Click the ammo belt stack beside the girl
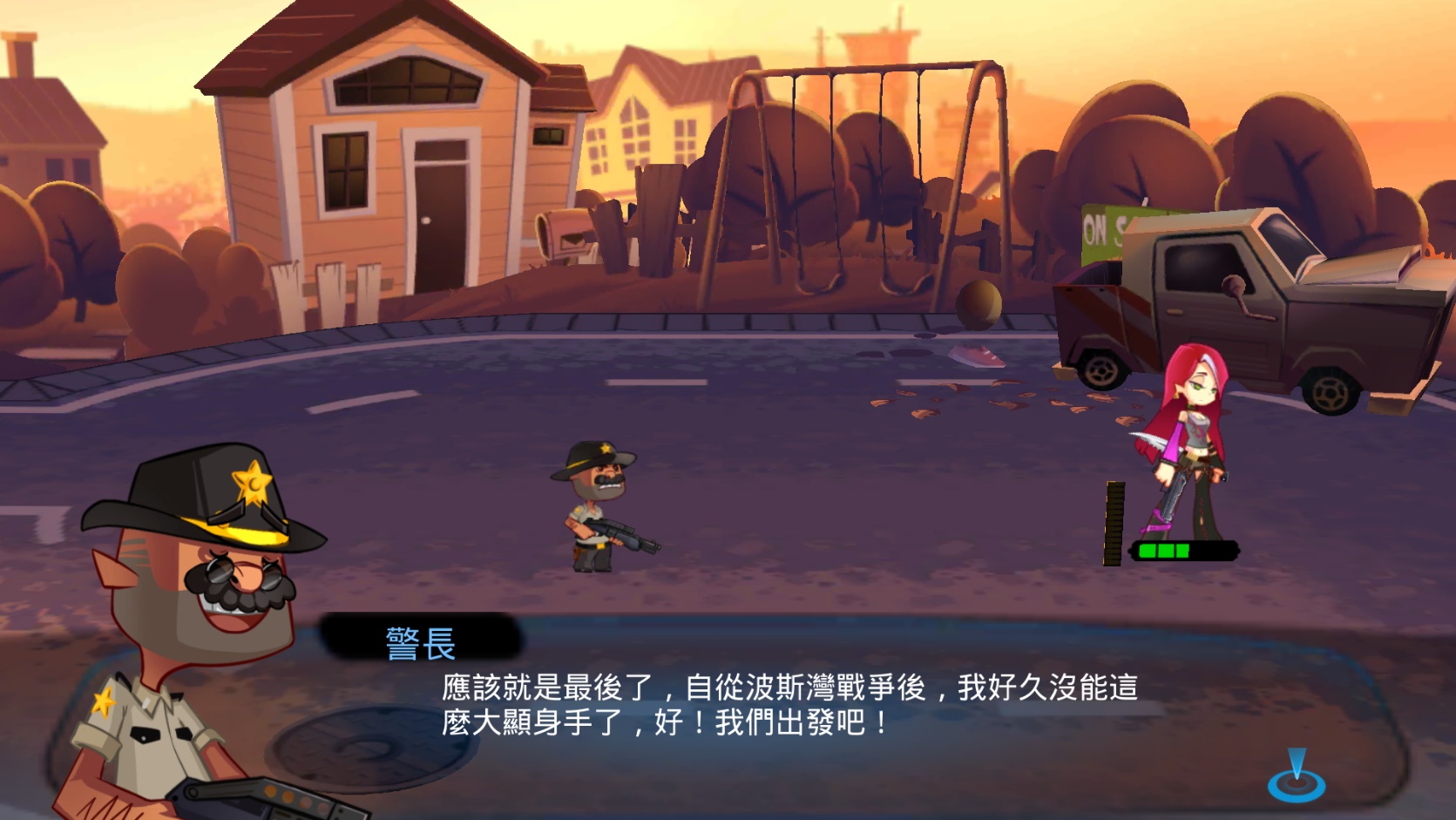This screenshot has height=820, width=1456. pyautogui.click(x=1113, y=523)
